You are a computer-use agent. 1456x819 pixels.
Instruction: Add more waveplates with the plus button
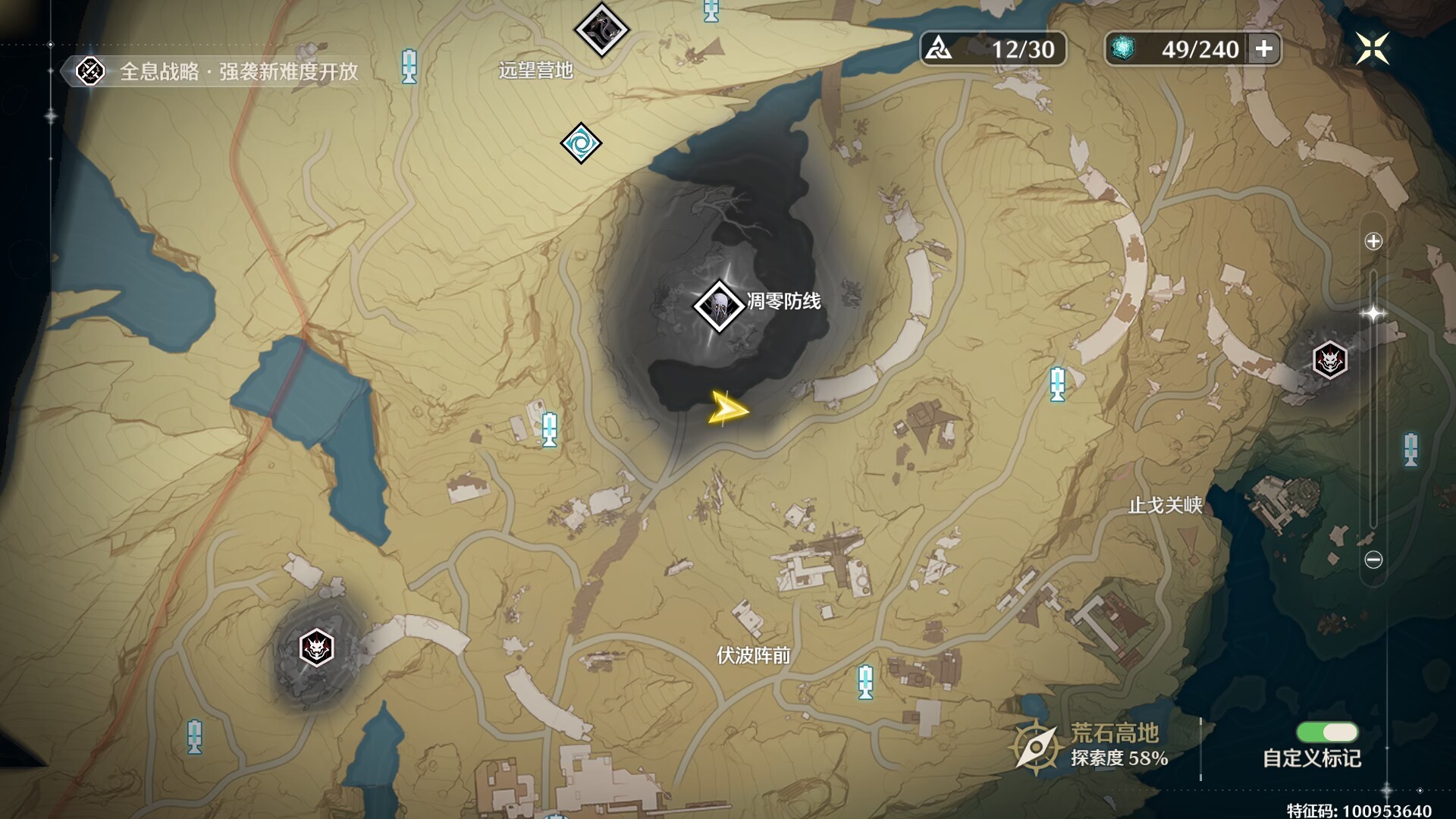click(x=1264, y=49)
